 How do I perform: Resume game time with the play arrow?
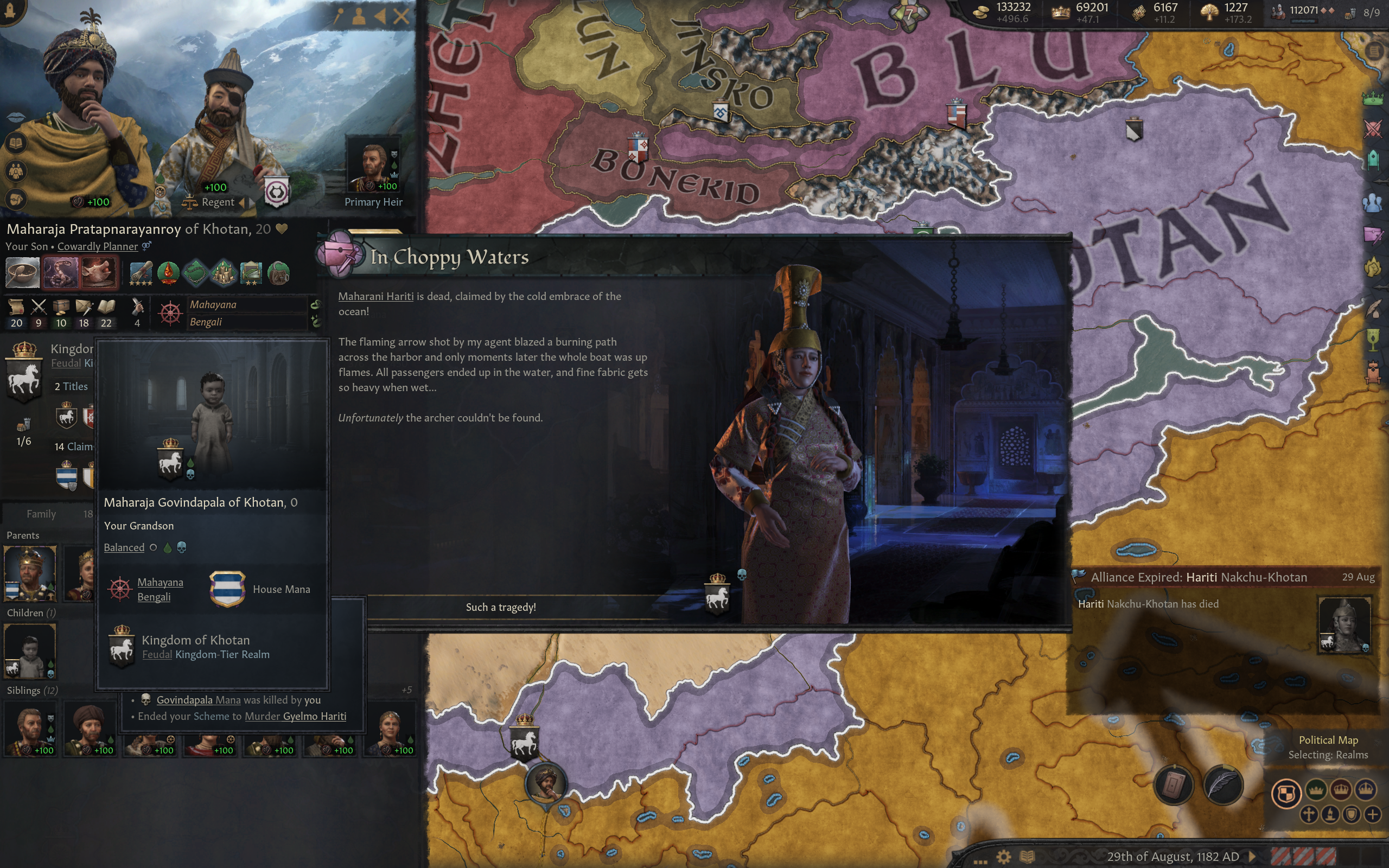pyautogui.click(x=1252, y=857)
